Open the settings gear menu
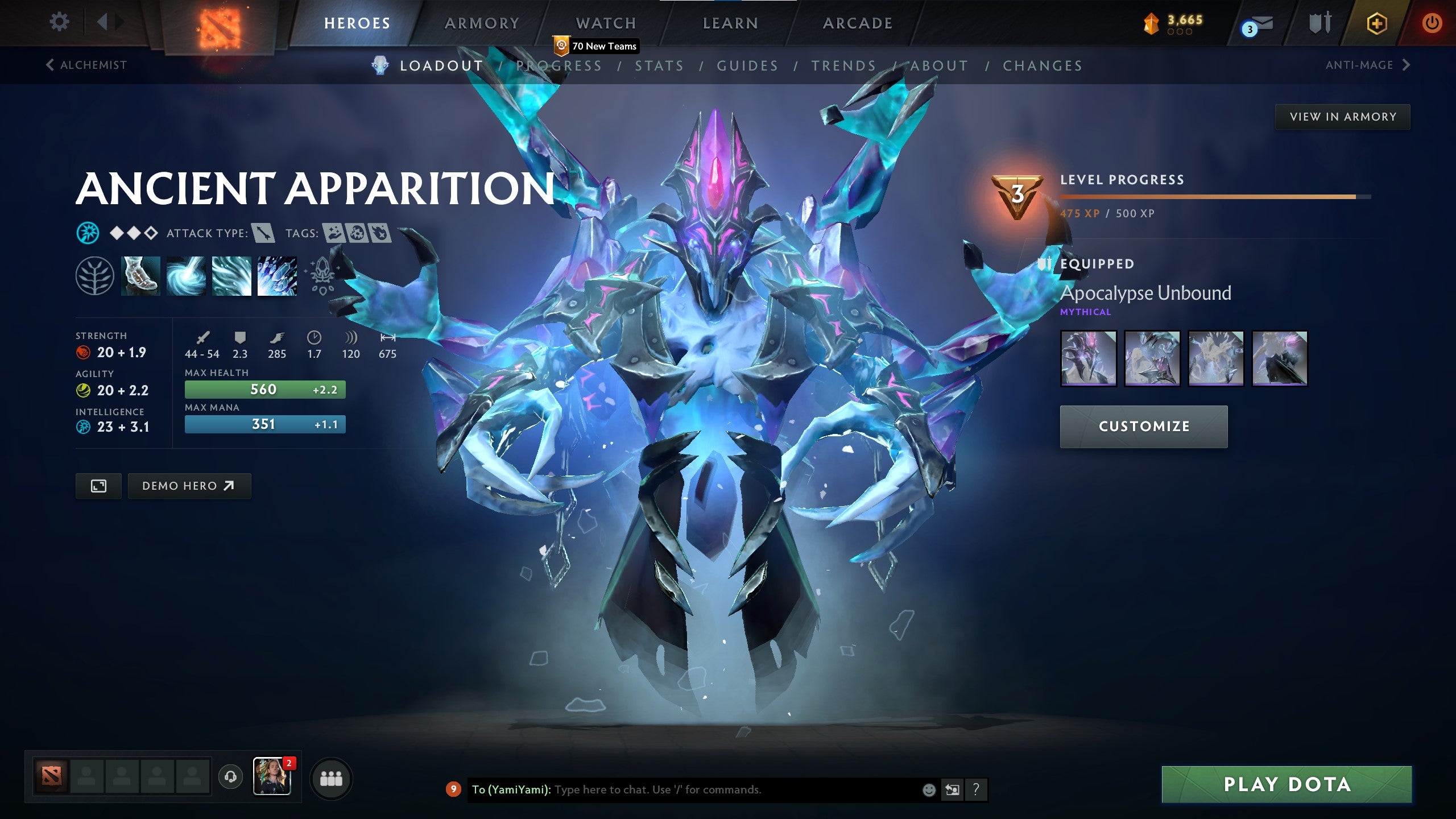 (59, 22)
